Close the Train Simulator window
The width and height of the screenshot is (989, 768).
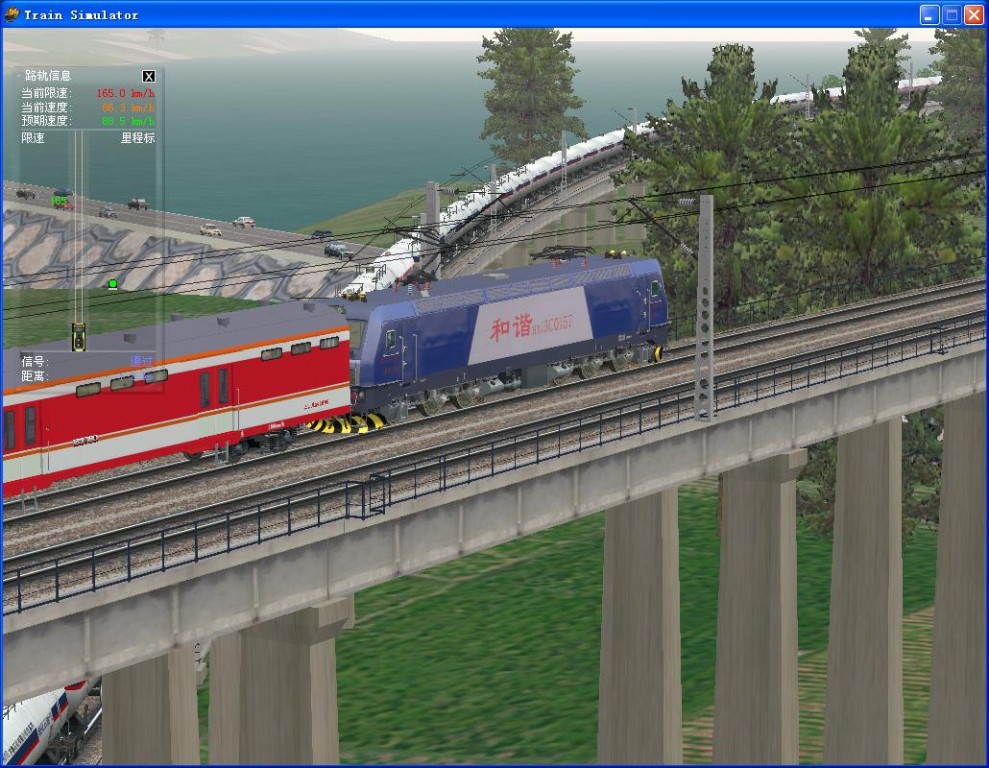pyautogui.click(x=973, y=15)
